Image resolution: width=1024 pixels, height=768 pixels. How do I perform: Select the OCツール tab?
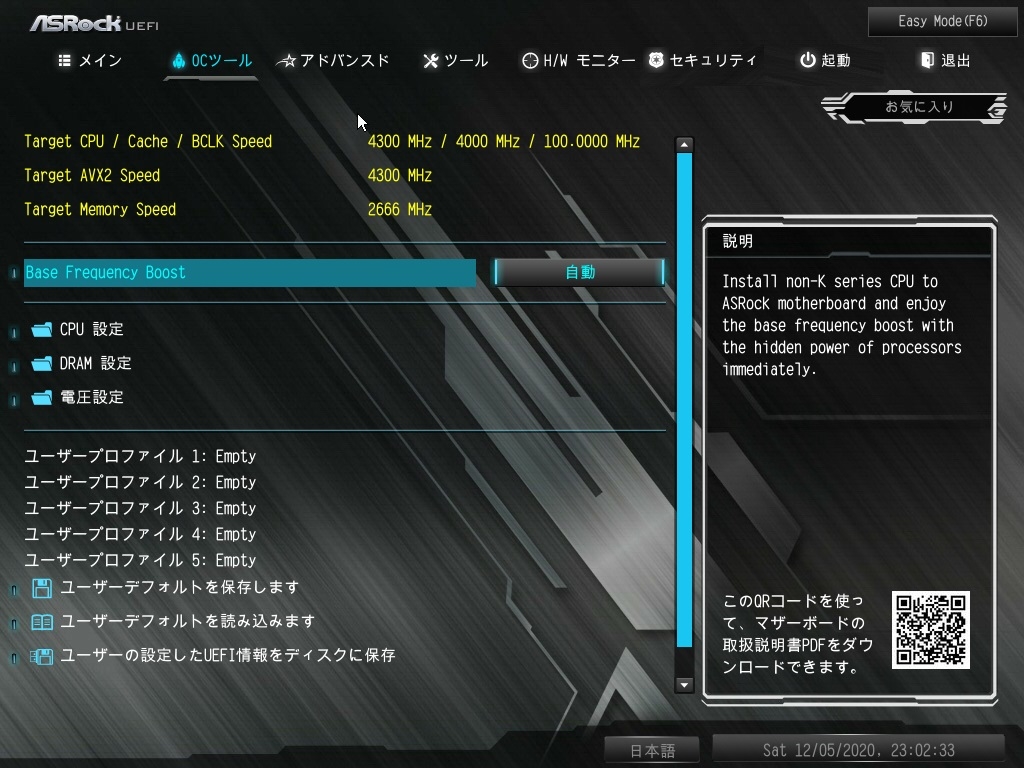211,61
